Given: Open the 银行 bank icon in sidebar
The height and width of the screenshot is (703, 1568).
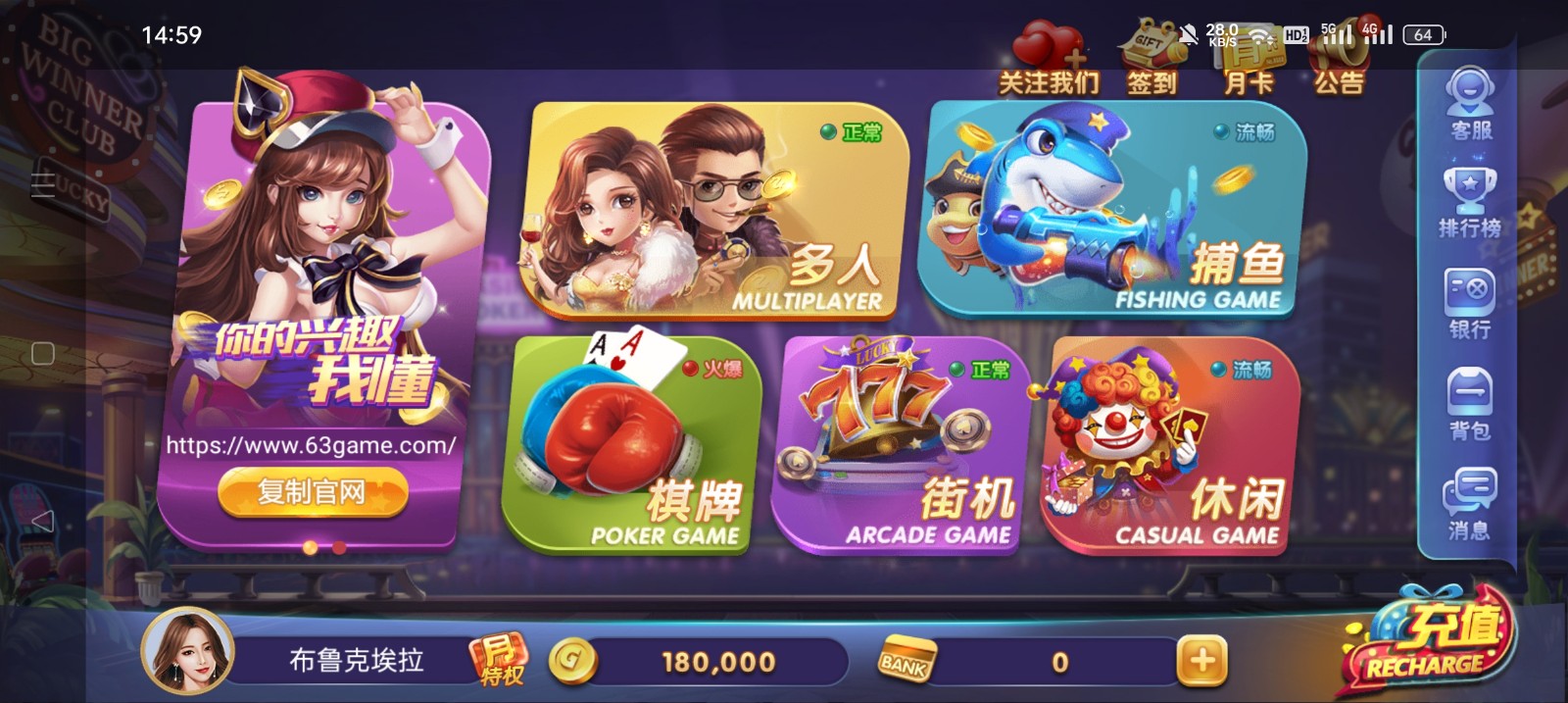Looking at the screenshot, I should click(x=1470, y=304).
